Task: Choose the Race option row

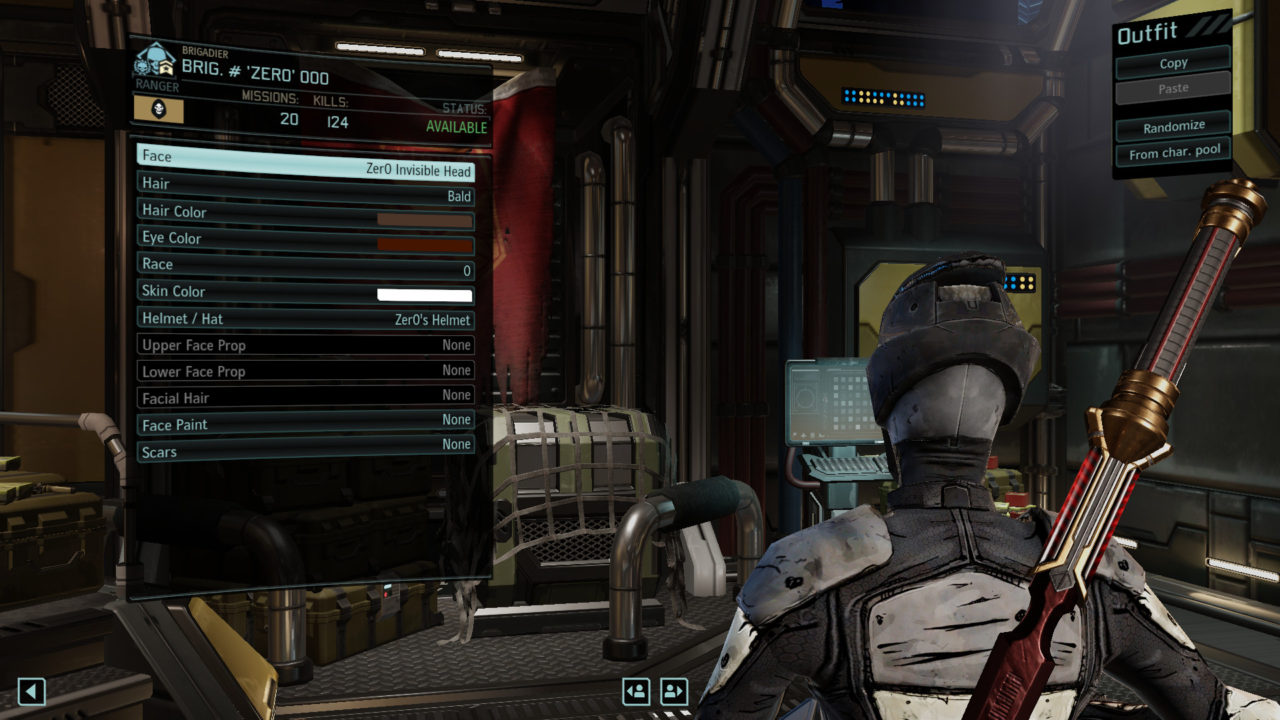Action: tap(305, 265)
